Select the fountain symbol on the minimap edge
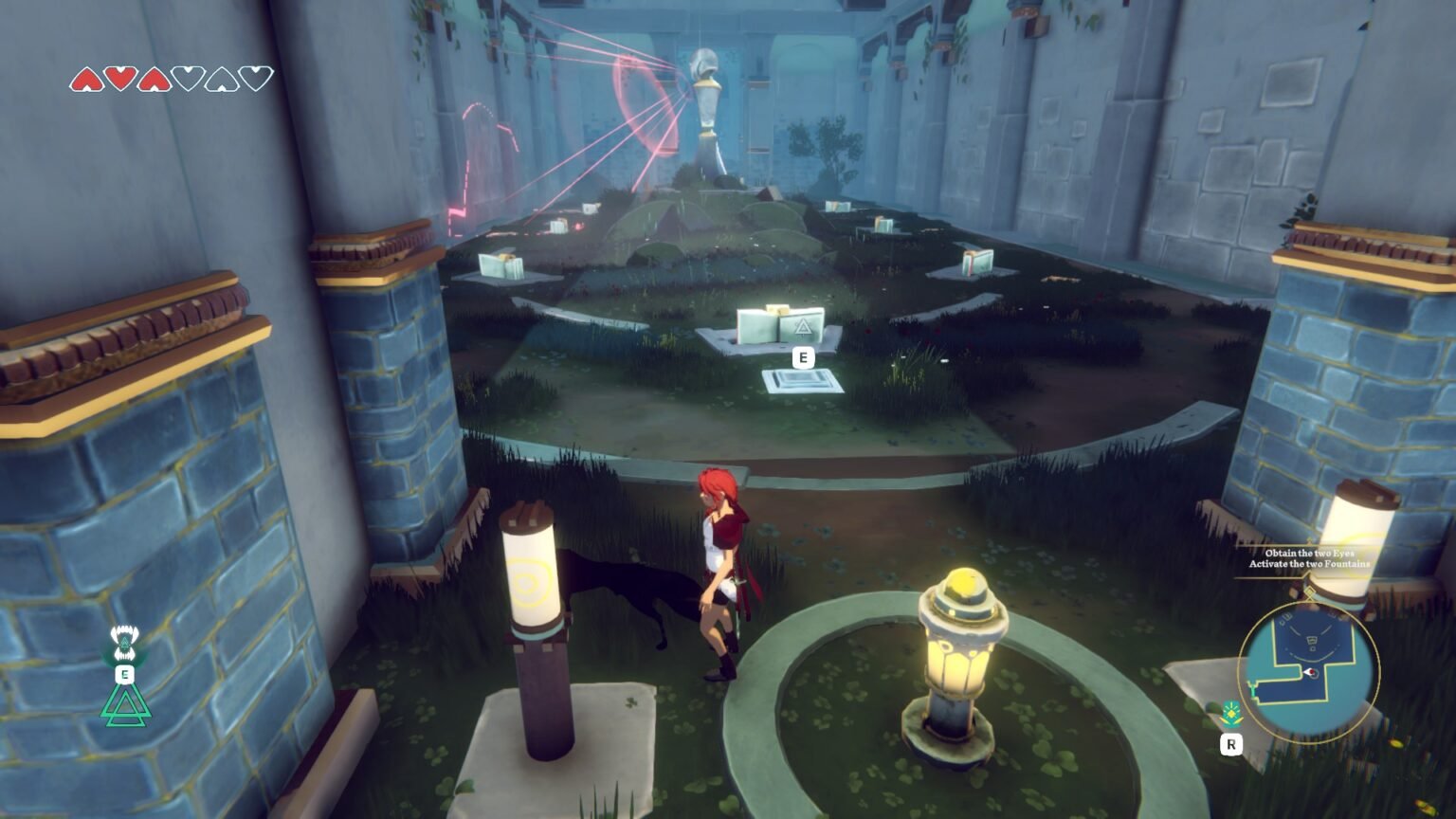This screenshot has height=819, width=1456. pos(1253,687)
